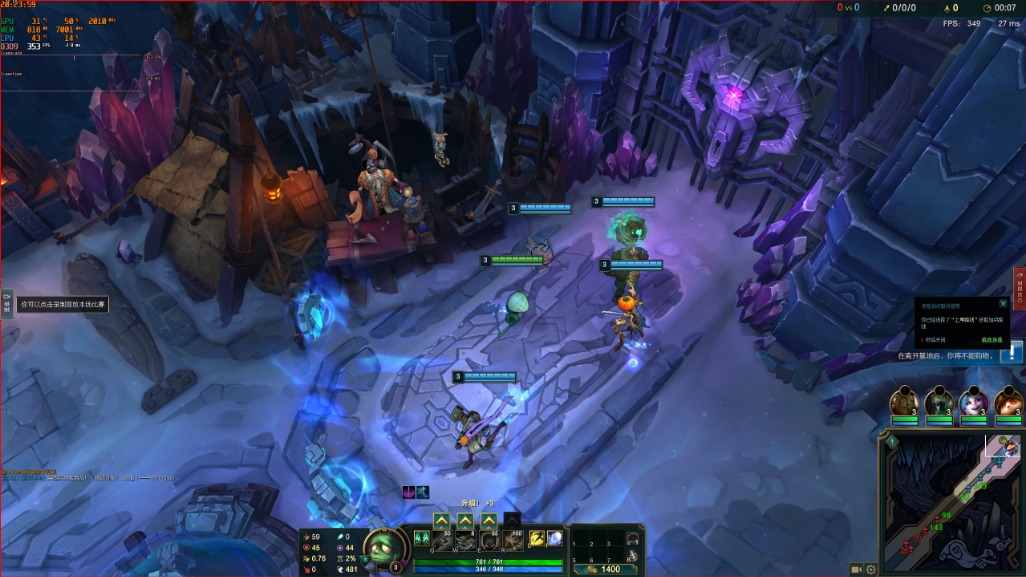Select the pink-haired ally portrait

(974, 402)
